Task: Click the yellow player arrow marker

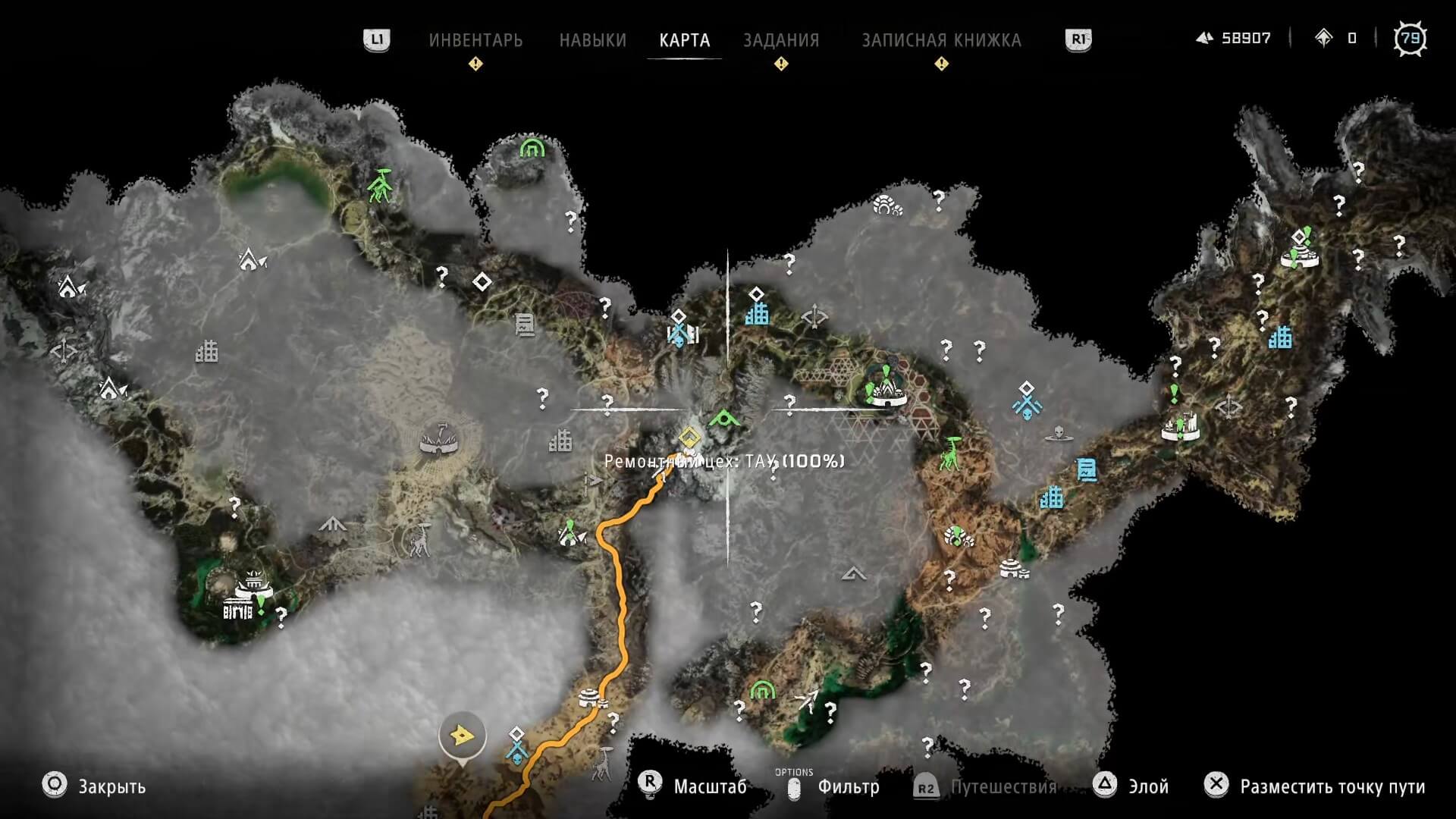Action: [x=462, y=735]
